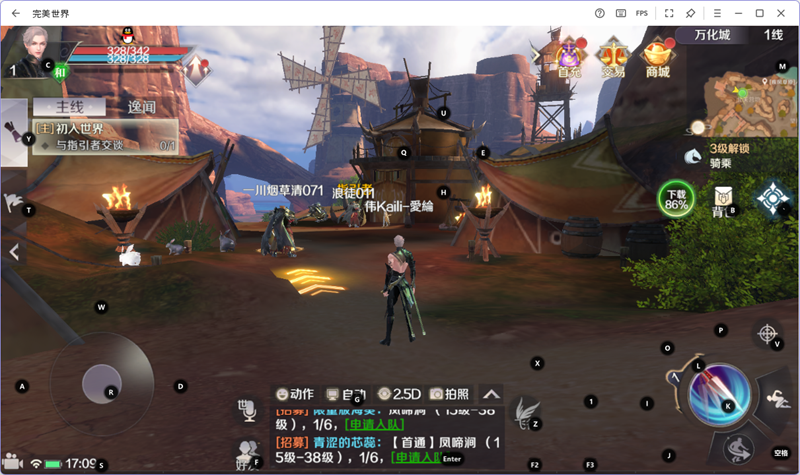Open the 动作 emote actions menu
Screen dimensions: 800x475
295,394
